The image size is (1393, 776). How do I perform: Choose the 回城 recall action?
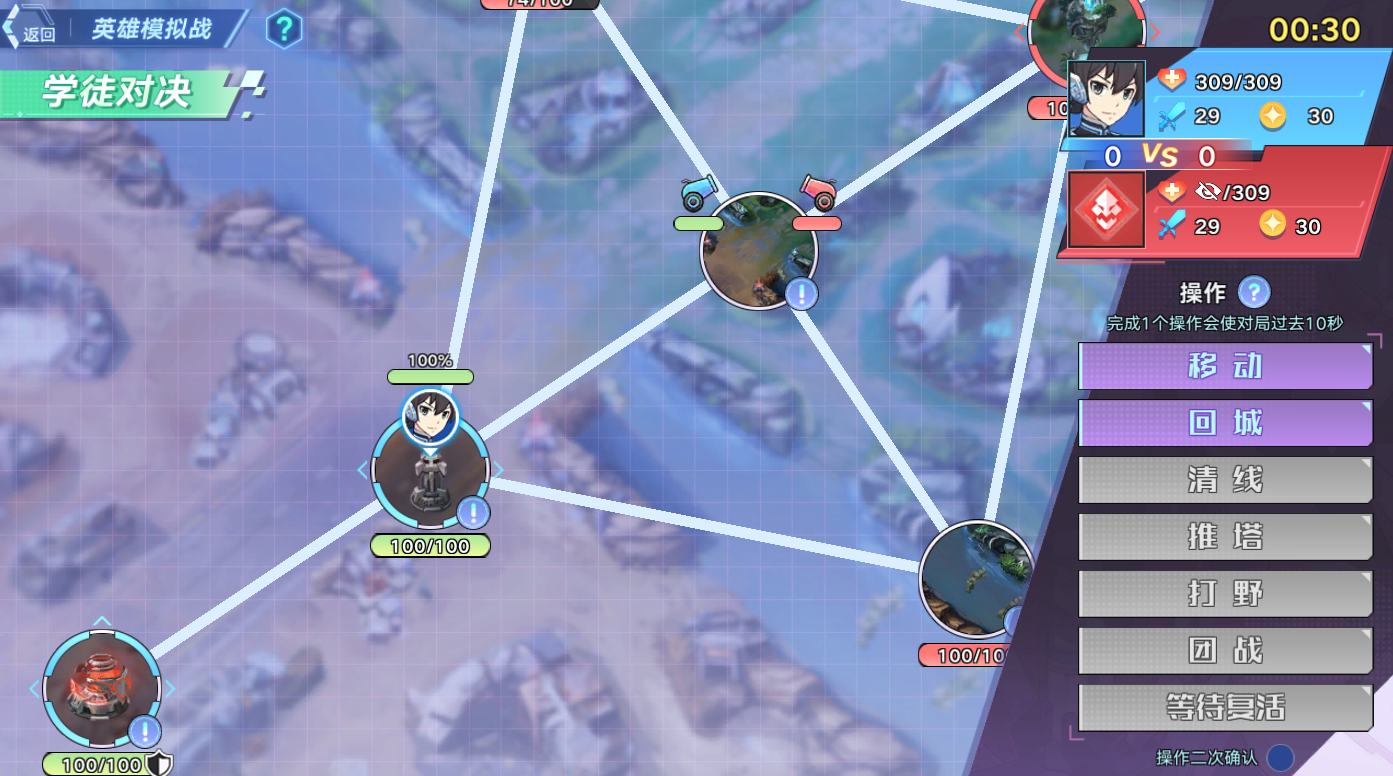1225,423
